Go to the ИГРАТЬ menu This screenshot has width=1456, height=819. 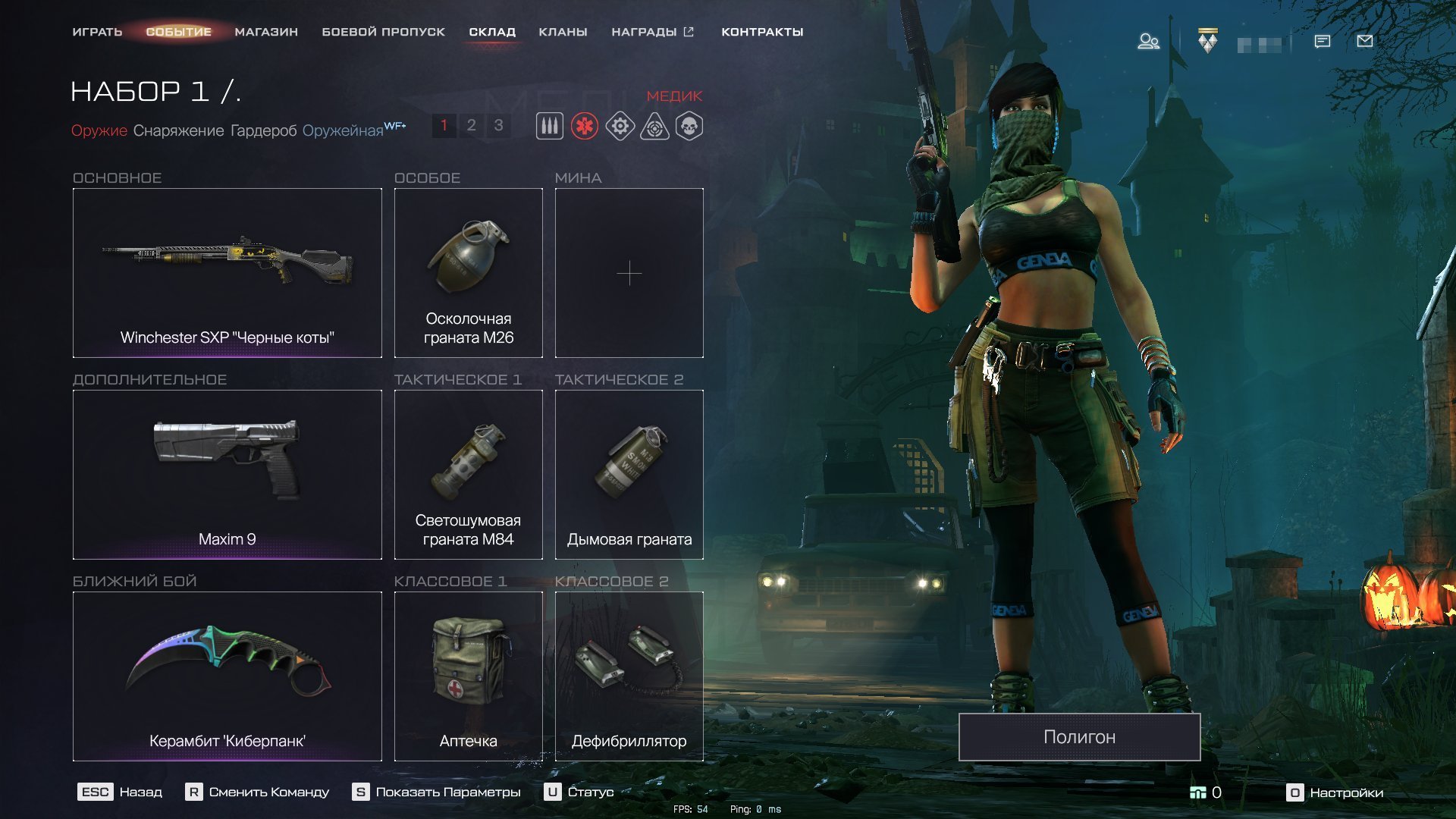click(97, 32)
